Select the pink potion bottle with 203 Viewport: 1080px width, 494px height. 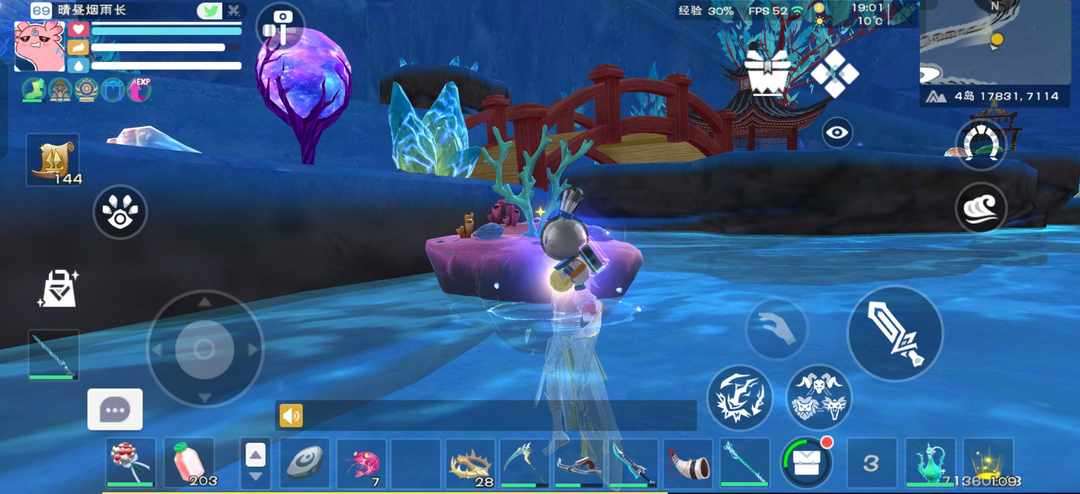(190, 463)
